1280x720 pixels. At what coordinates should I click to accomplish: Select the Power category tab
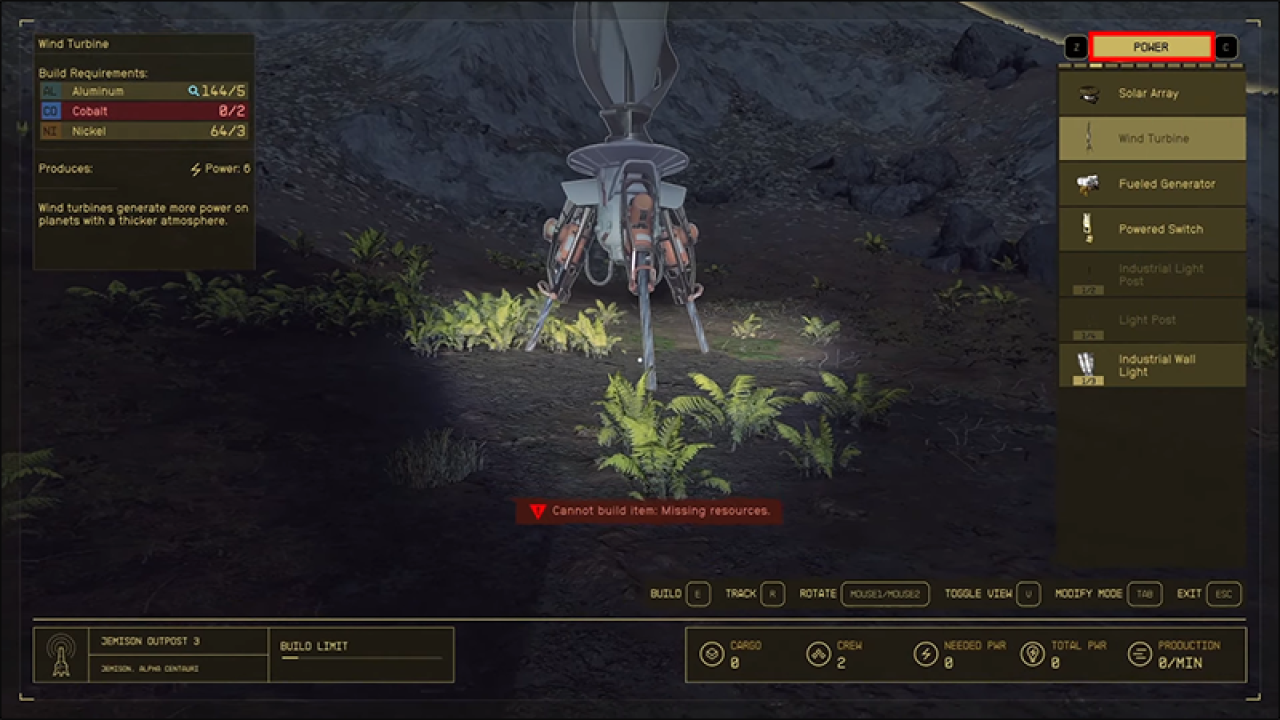coord(1151,47)
